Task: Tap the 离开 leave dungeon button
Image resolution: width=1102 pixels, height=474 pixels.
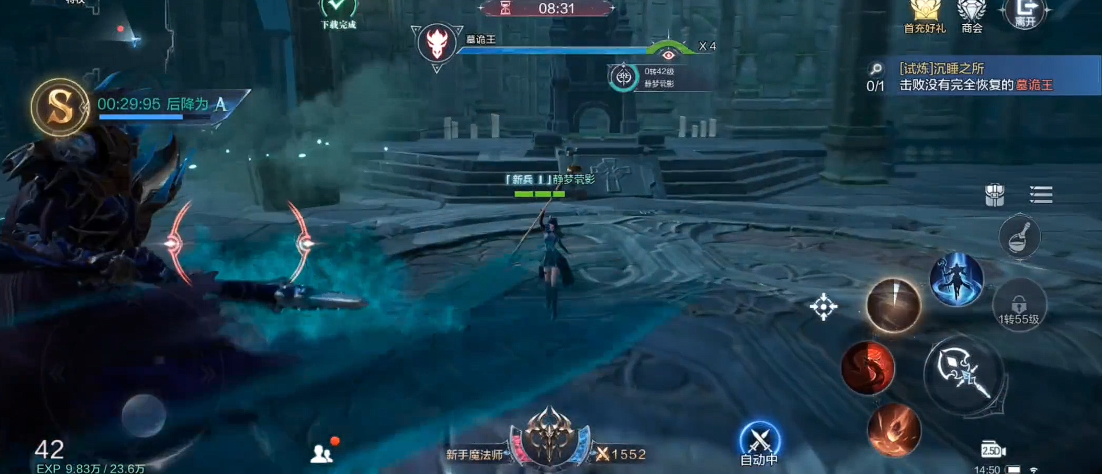Action: [x=1023, y=12]
